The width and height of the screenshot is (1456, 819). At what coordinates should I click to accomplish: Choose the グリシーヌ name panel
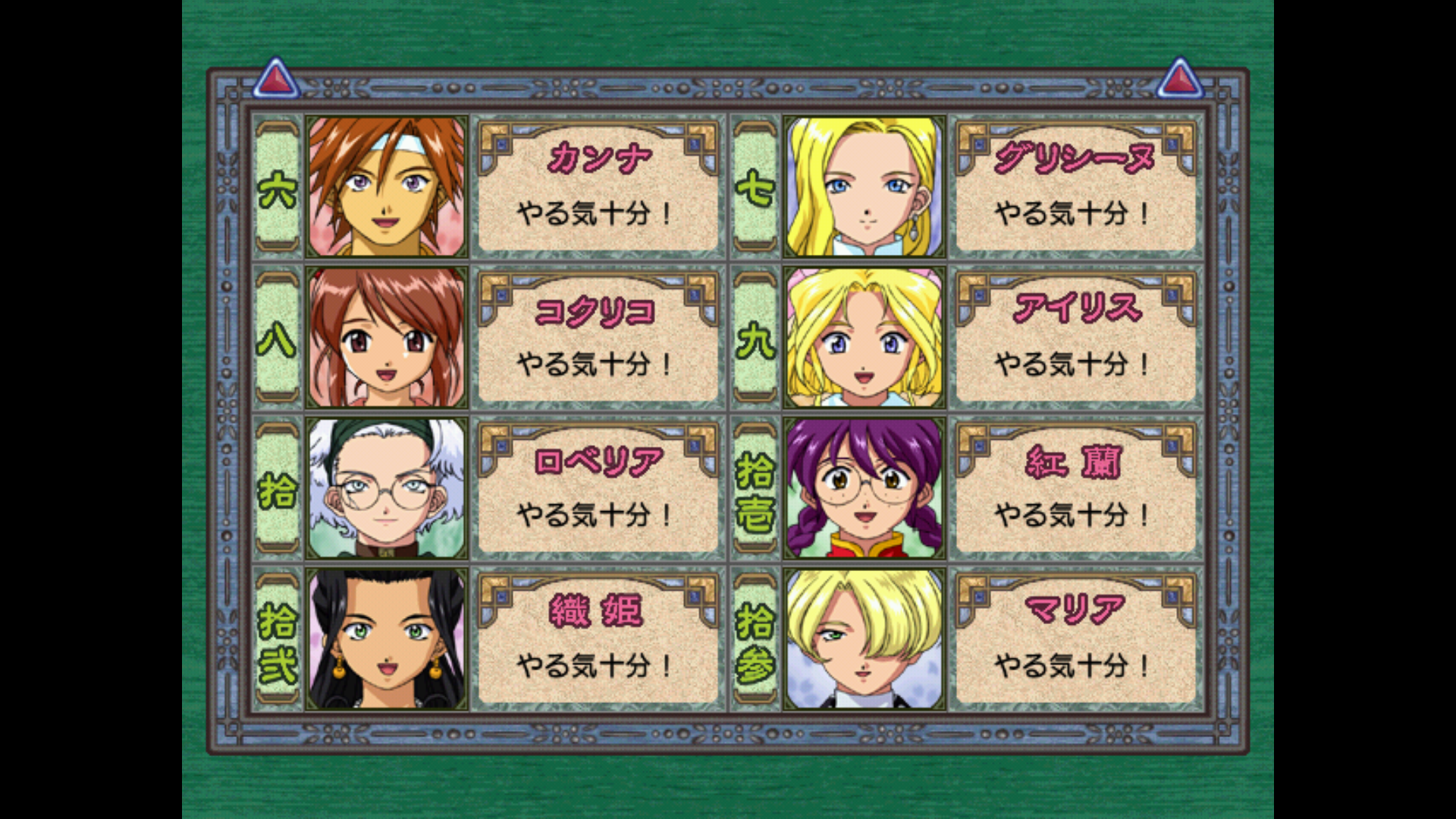1075,186
